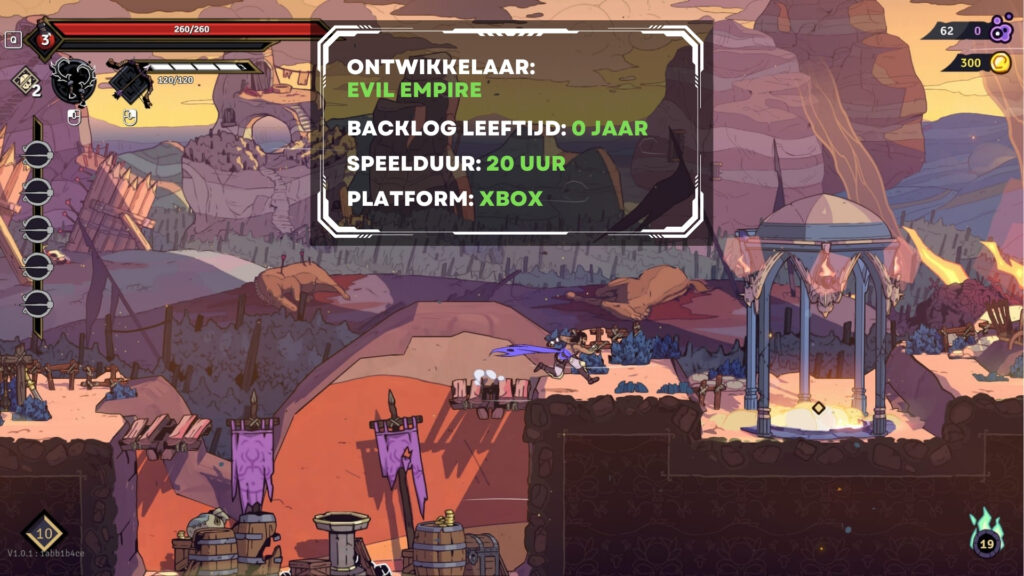This screenshot has width=1024, height=576.
Task: Click the gold coin currency icon
Action: pos(1000,63)
